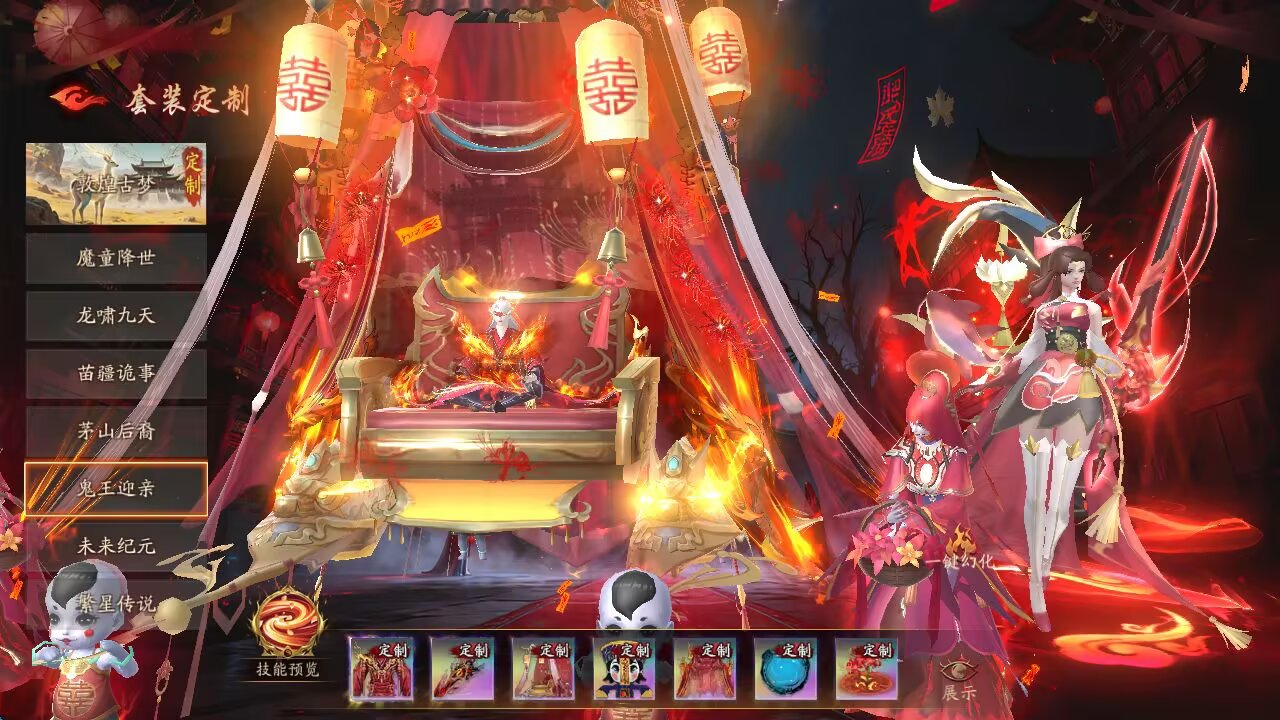Choose the bridal sedan mount slot
1280x720 pixels.
(543, 669)
